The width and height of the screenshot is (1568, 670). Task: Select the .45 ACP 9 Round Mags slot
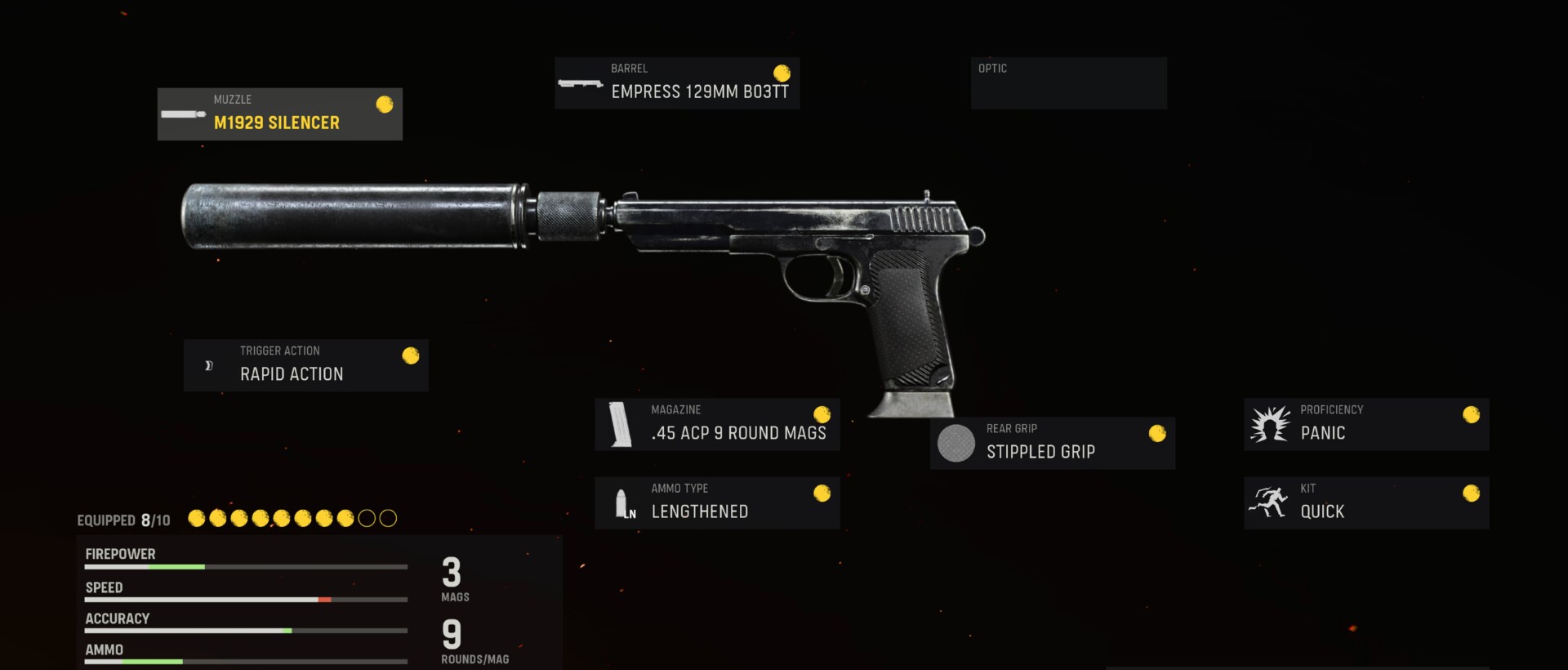717,424
